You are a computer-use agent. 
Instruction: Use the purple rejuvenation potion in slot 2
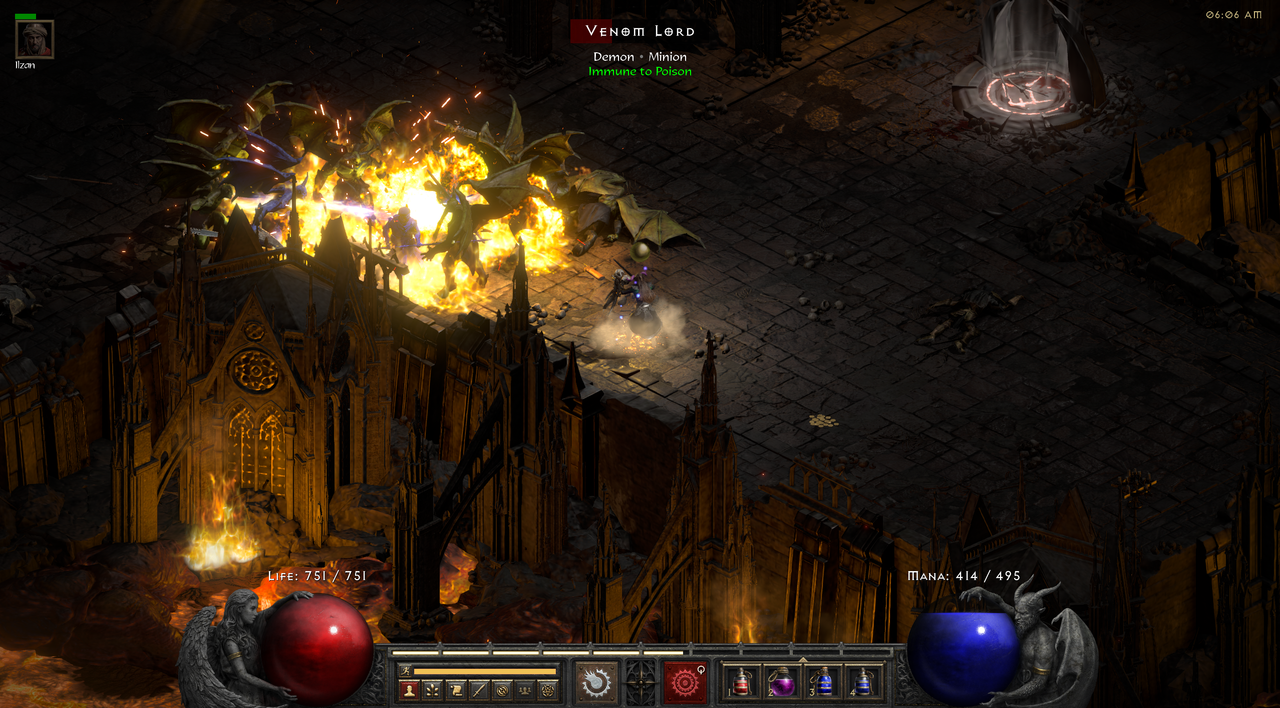click(x=781, y=682)
